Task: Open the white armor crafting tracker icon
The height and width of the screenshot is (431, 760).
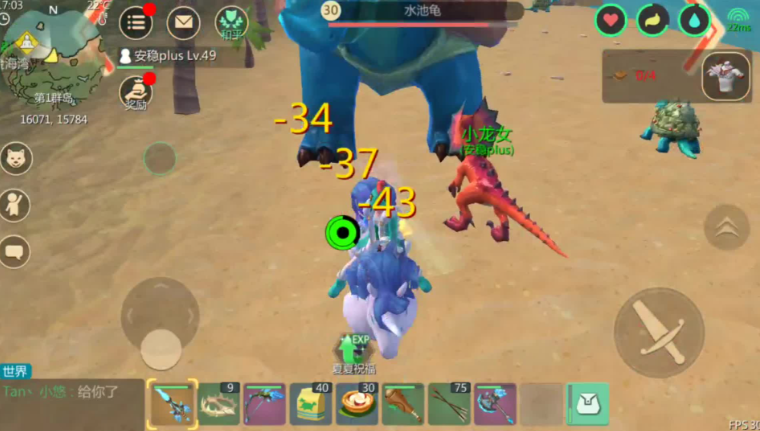Action: tap(726, 77)
